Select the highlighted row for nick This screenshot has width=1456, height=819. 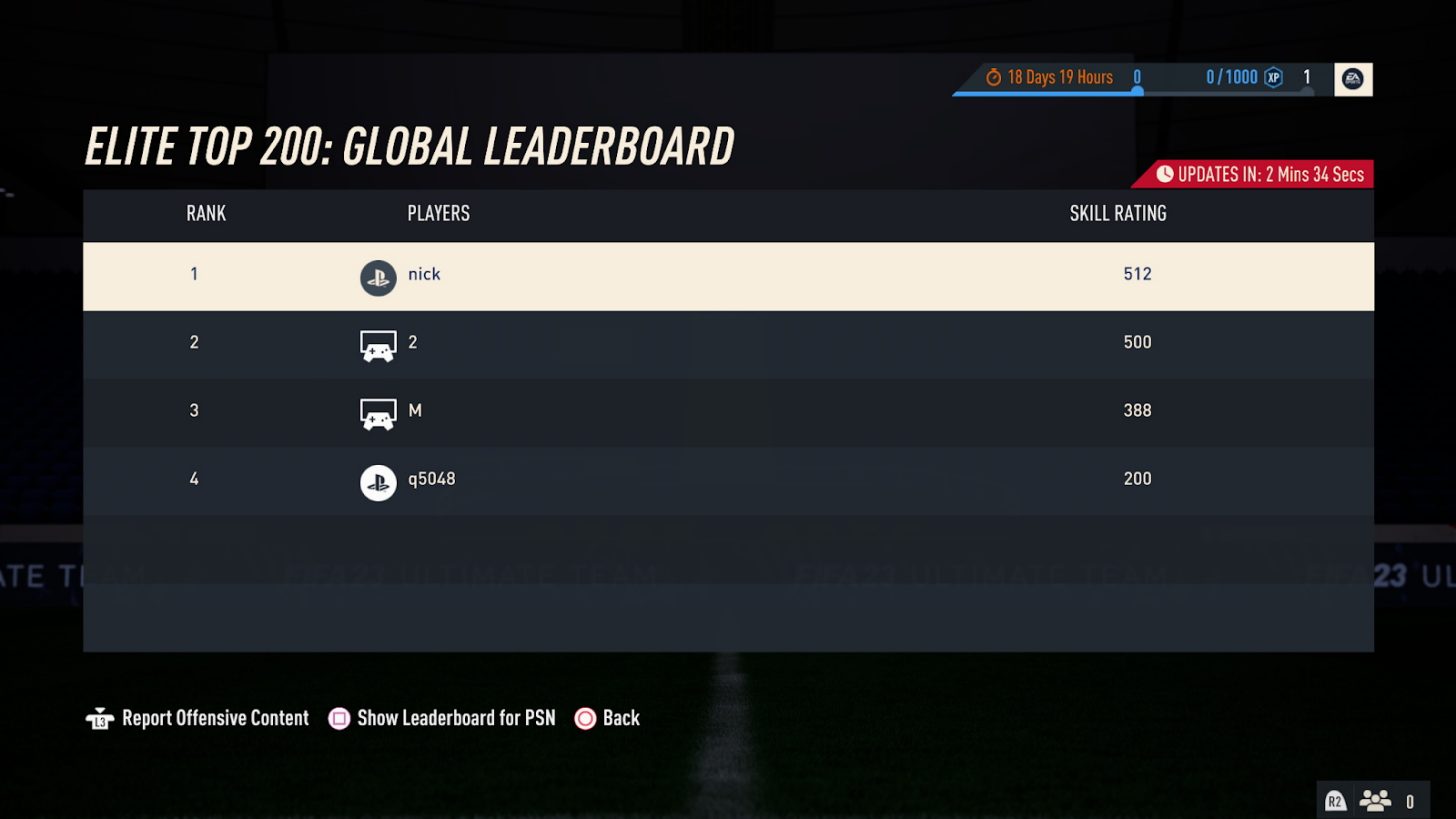[728, 277]
